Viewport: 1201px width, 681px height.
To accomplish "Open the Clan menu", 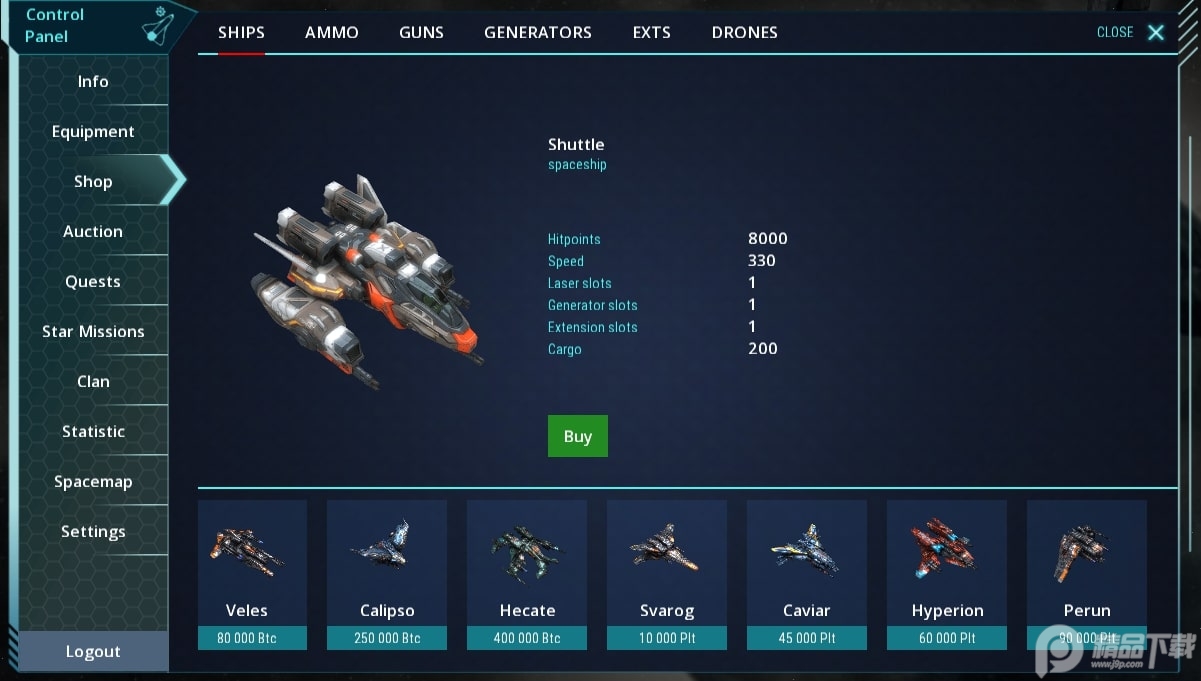I will coord(93,382).
